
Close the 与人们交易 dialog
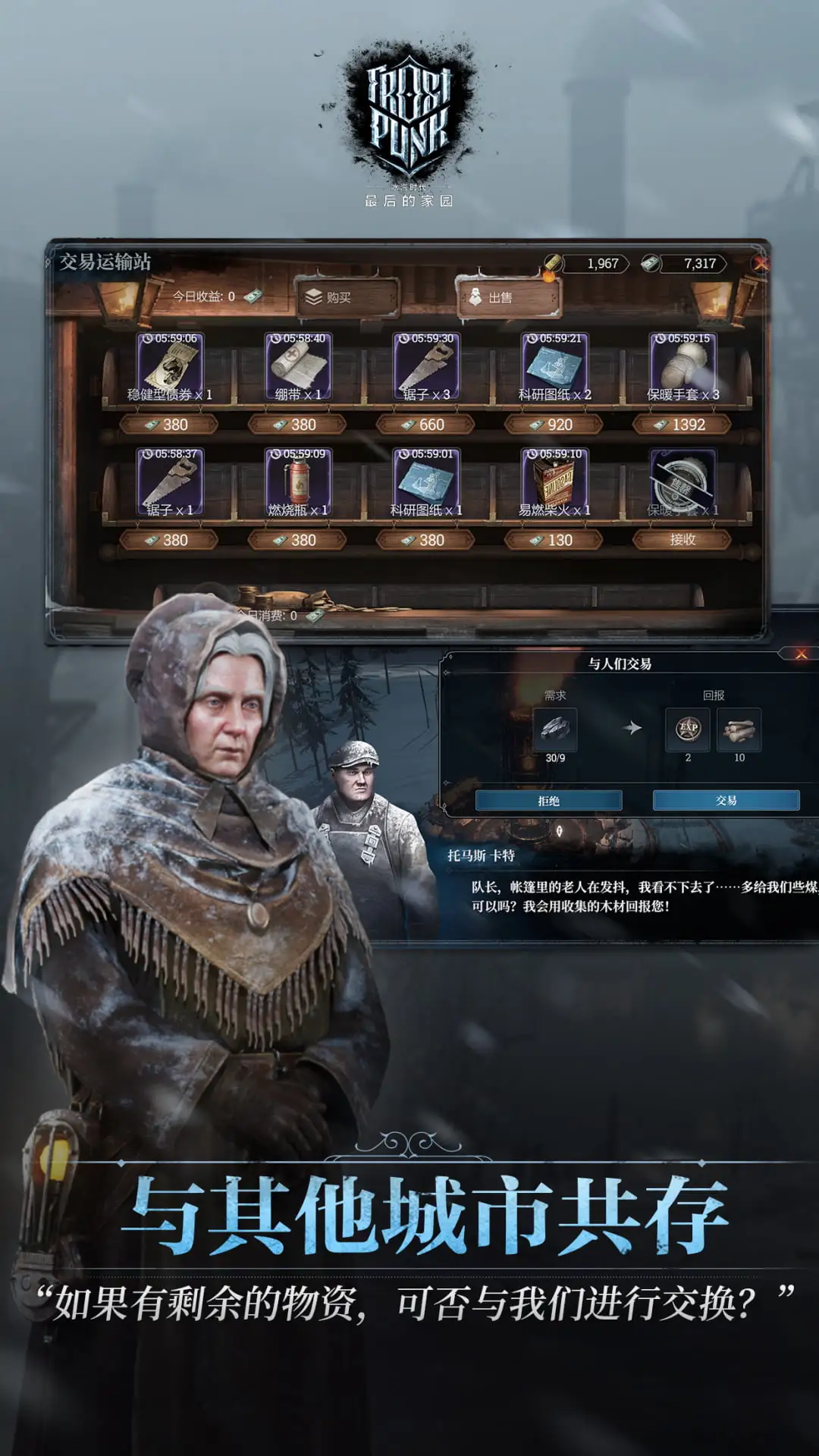tap(801, 654)
